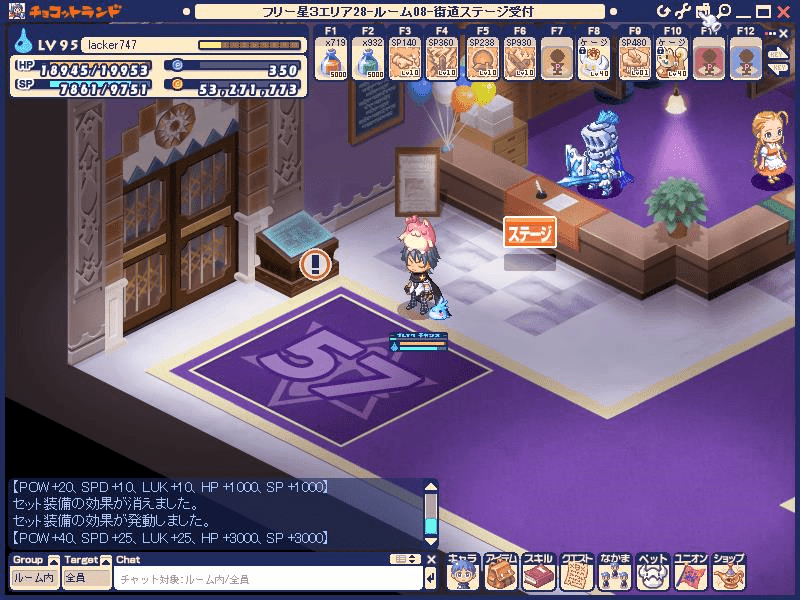Activate the SP238 skill in slot F5
Image resolution: width=800 pixels, height=600 pixels.
coord(482,61)
